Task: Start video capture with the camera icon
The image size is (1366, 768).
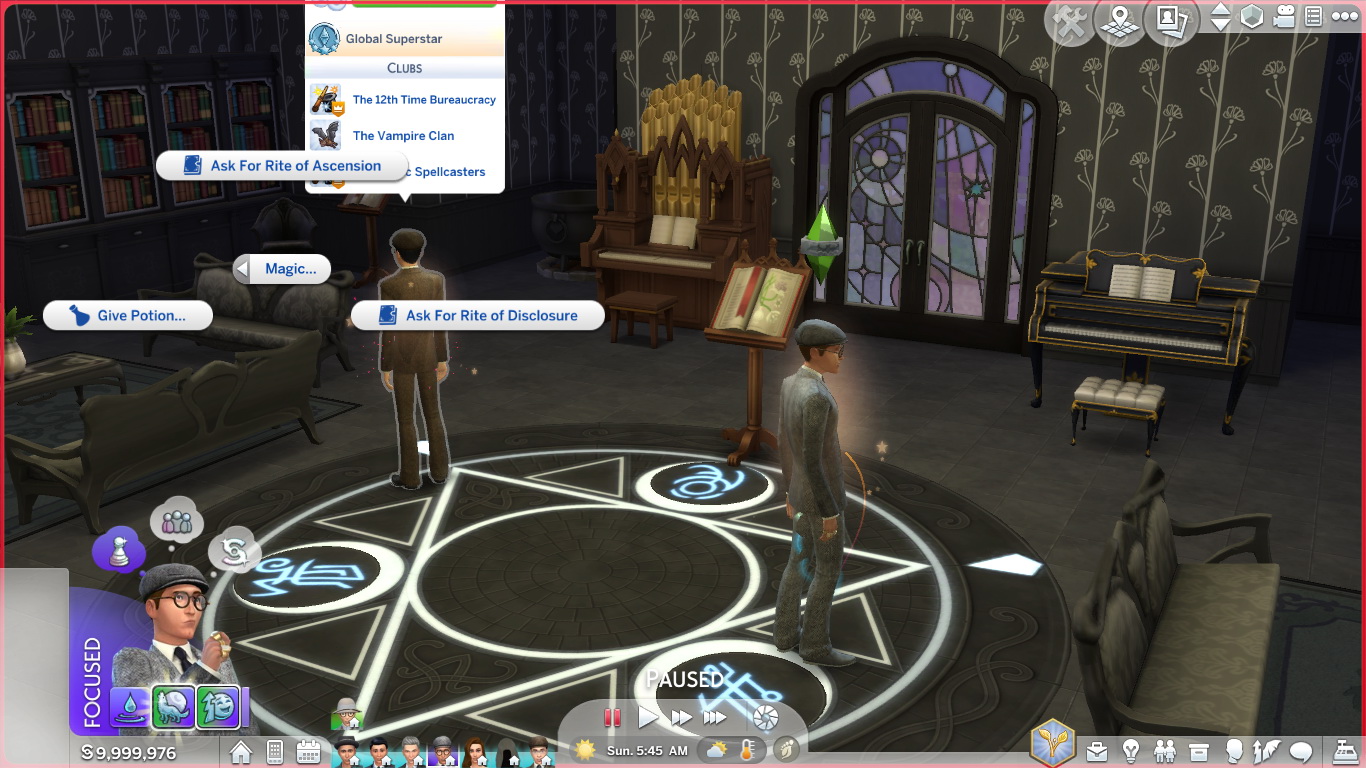Action: (1283, 18)
